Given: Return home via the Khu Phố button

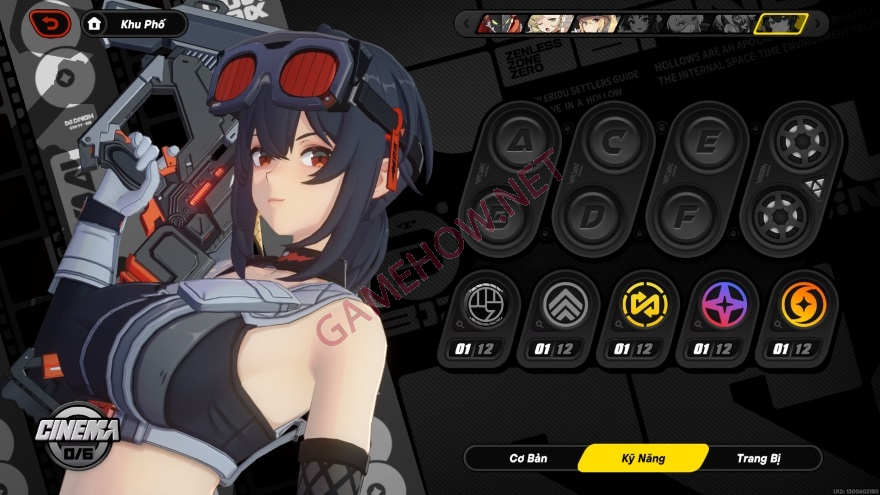Looking at the screenshot, I should coord(134,23).
